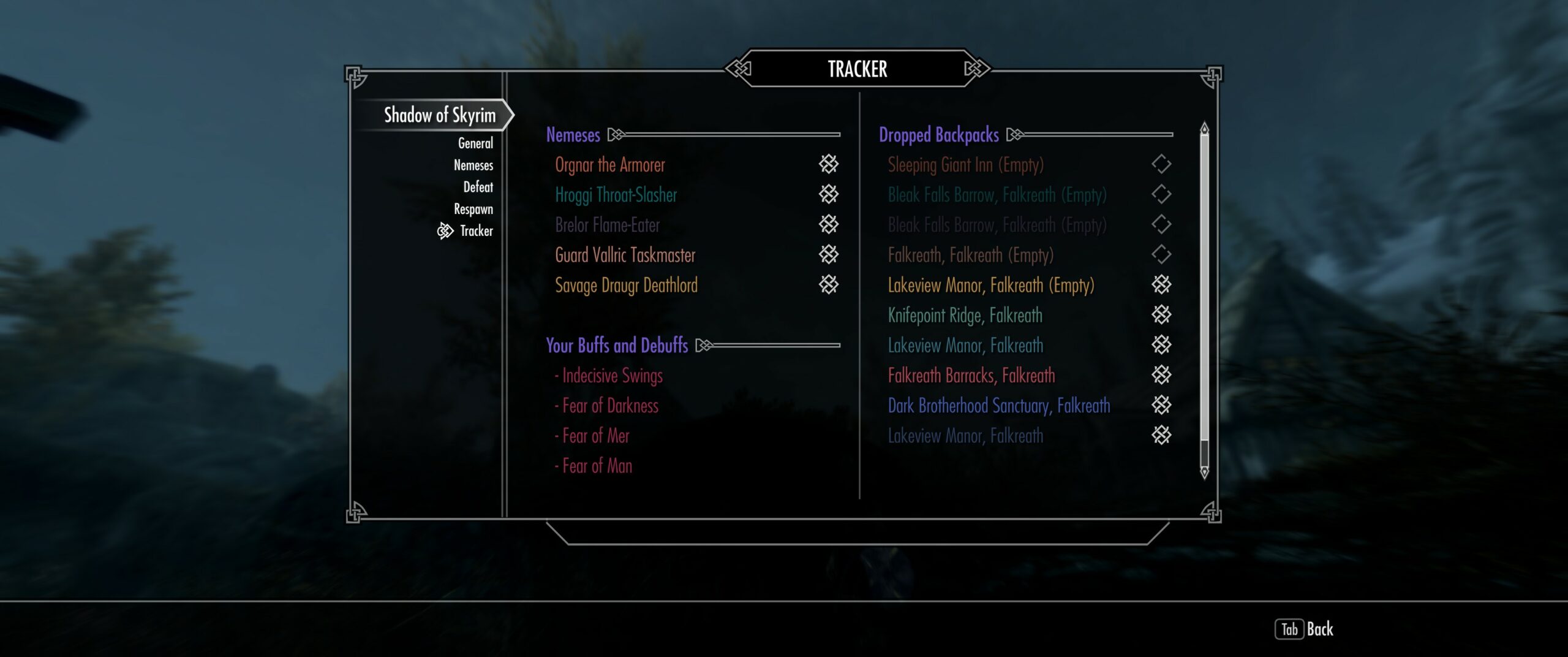Toggle the Lakeview Manor (Empty) backpack
Image resolution: width=1568 pixels, height=657 pixels.
click(1161, 284)
